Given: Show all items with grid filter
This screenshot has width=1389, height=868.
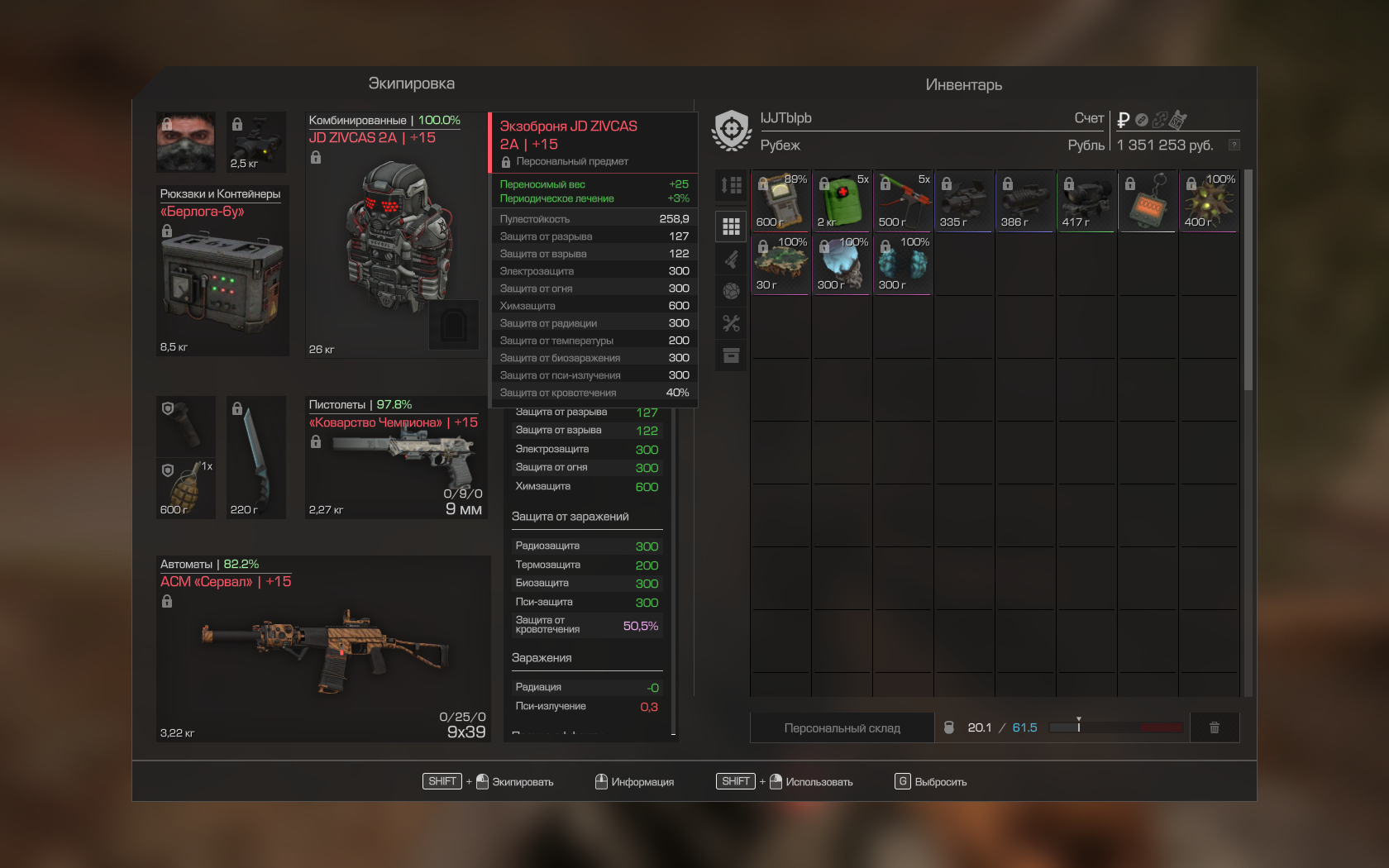Looking at the screenshot, I should click(731, 227).
